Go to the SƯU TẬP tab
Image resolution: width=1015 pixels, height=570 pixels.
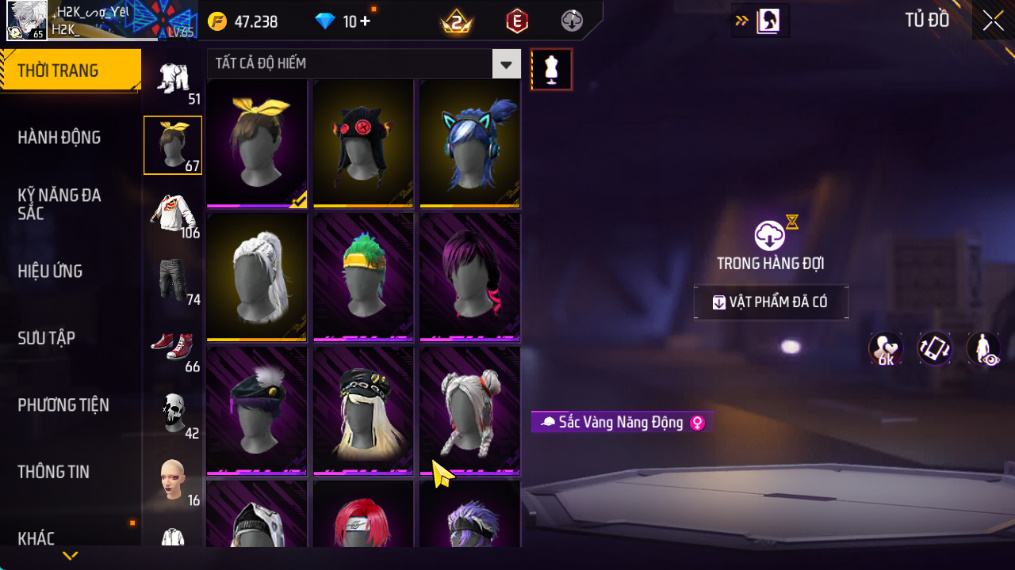pos(47,338)
